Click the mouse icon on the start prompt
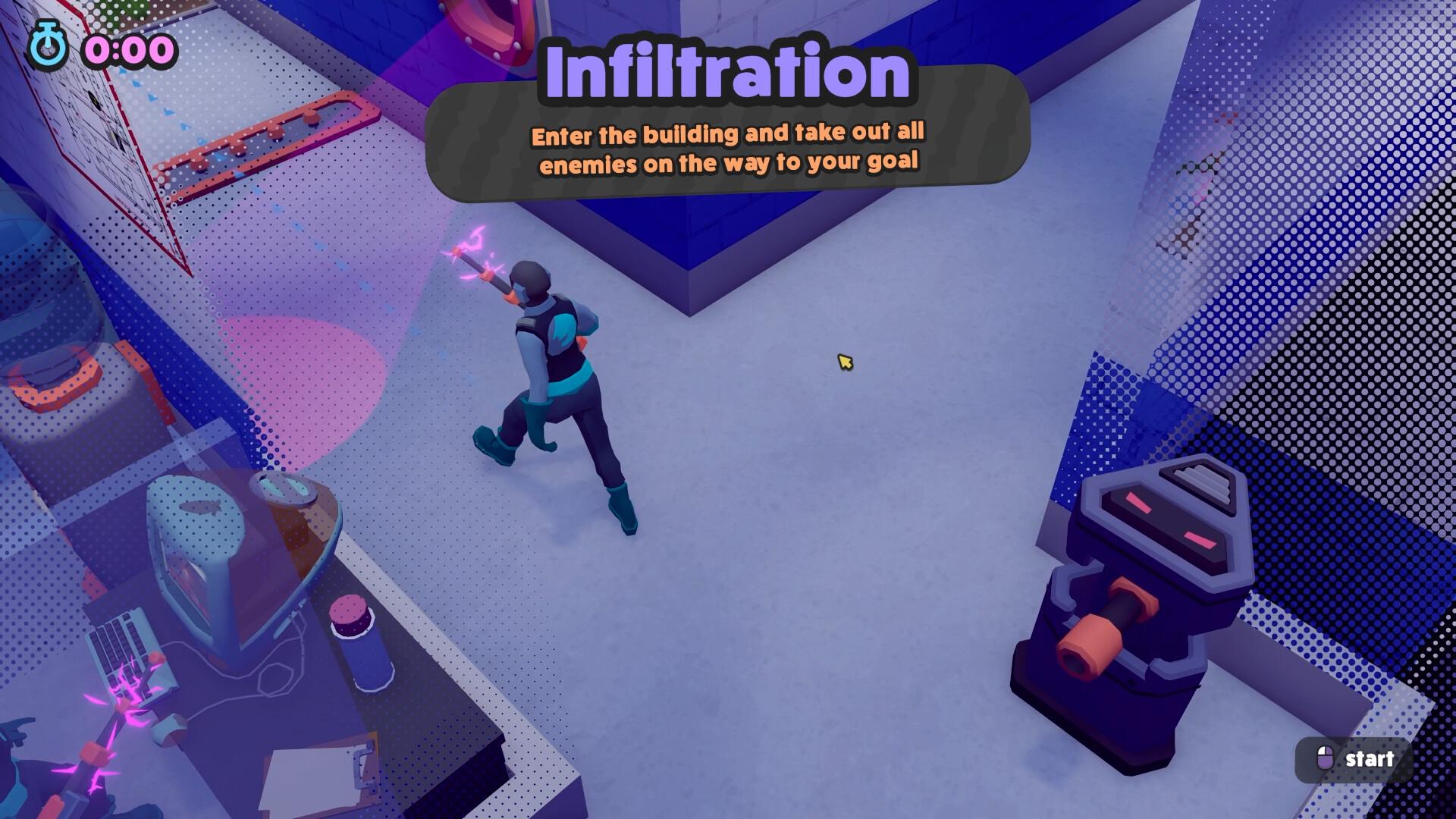This screenshot has width=1456, height=819. tap(1326, 758)
